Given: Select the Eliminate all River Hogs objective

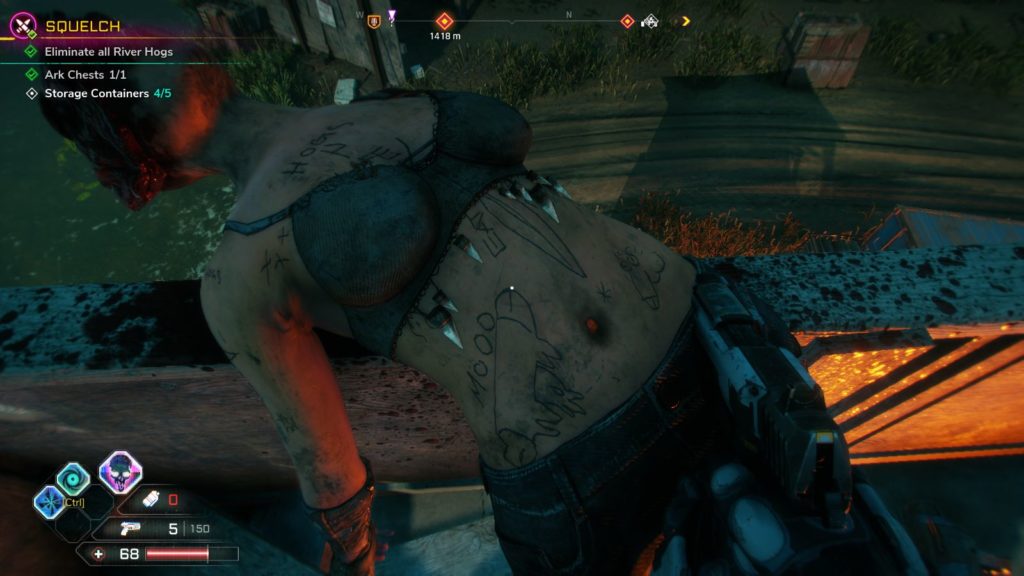Looking at the screenshot, I should [x=108, y=52].
